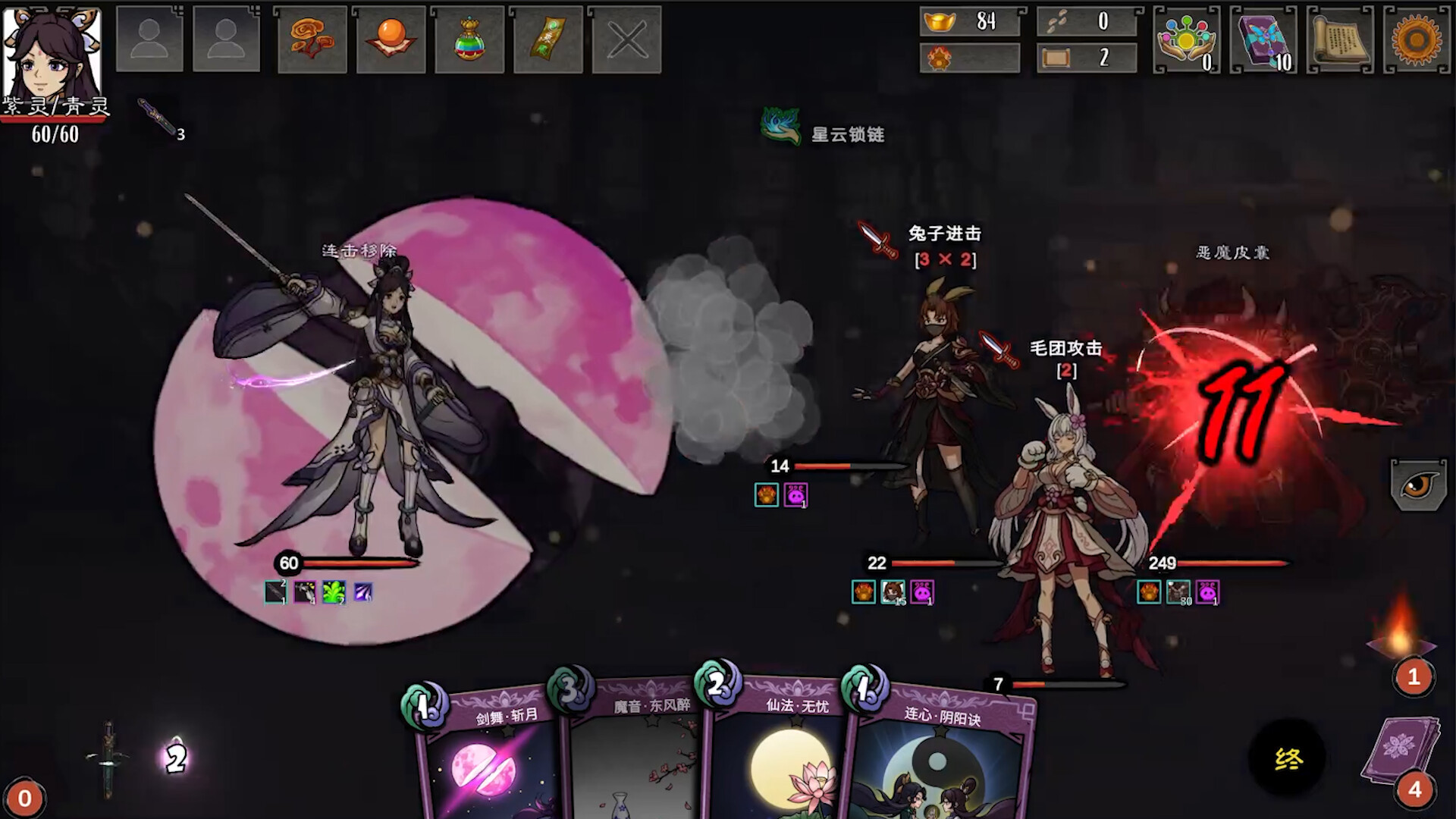Open the colorful gourd vase item slot
Image resolution: width=1456 pixels, height=819 pixels.
coord(469,41)
